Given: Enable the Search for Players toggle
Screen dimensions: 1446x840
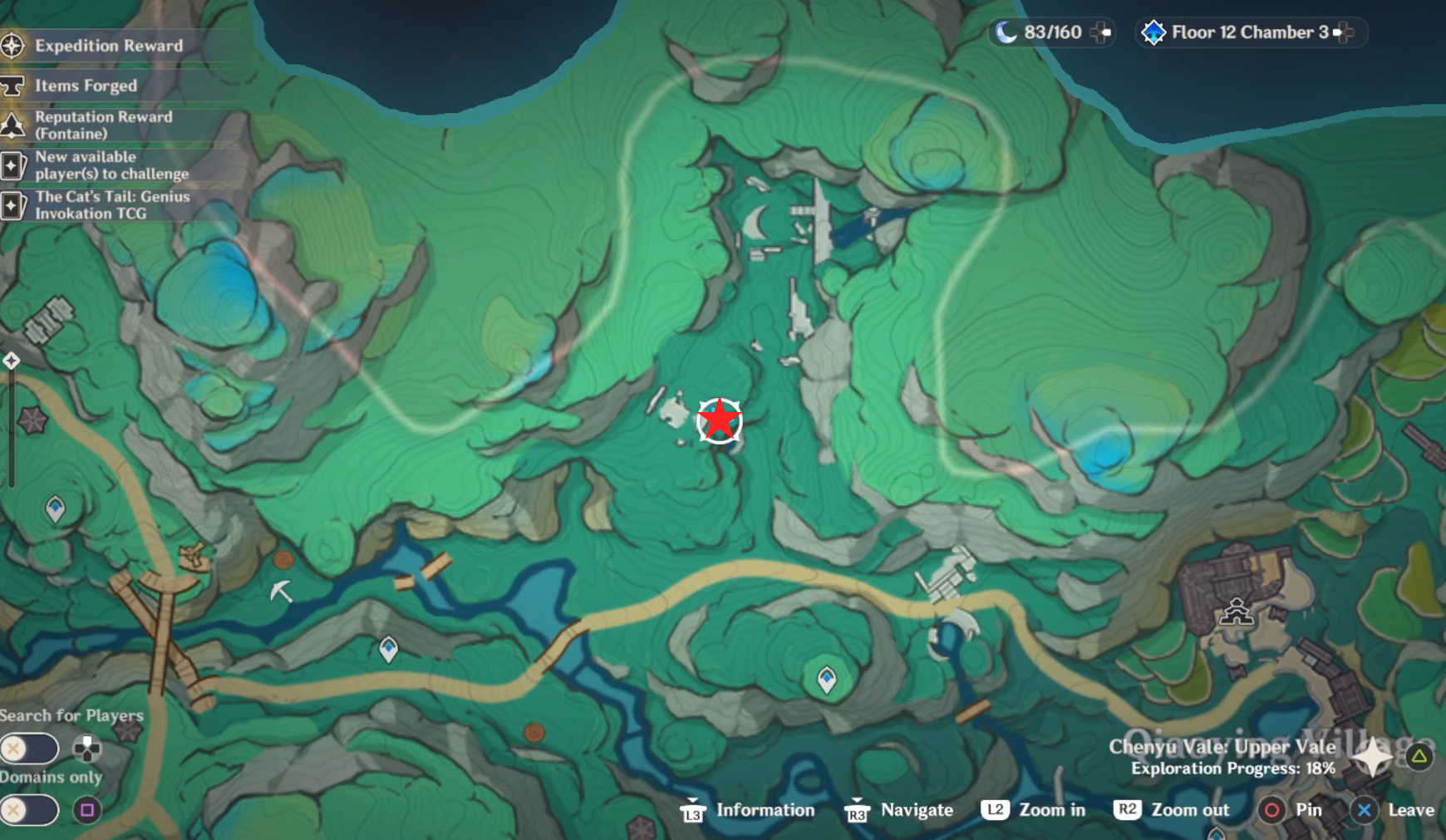Looking at the screenshot, I should 30,748.
